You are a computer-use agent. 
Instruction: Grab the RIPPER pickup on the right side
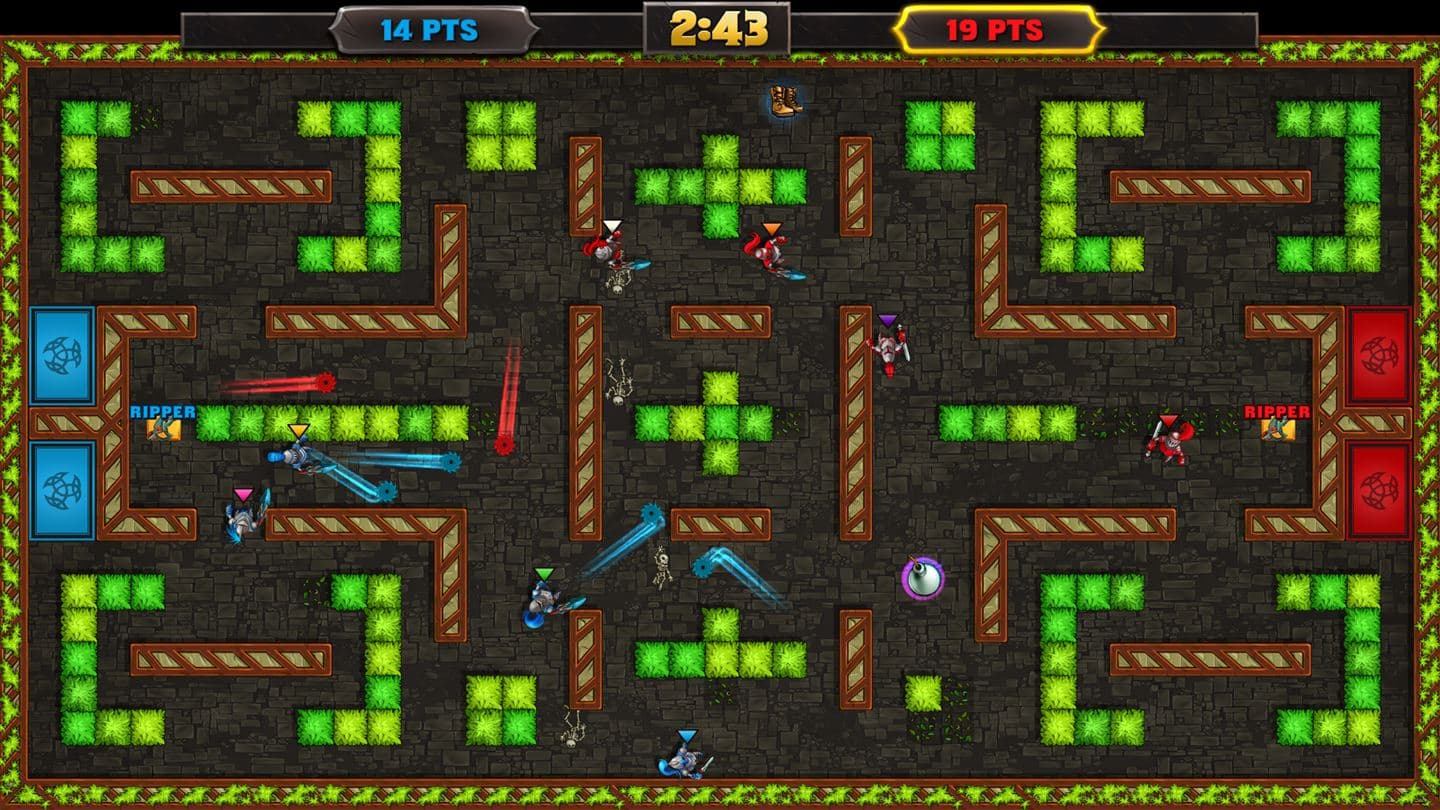1277,428
